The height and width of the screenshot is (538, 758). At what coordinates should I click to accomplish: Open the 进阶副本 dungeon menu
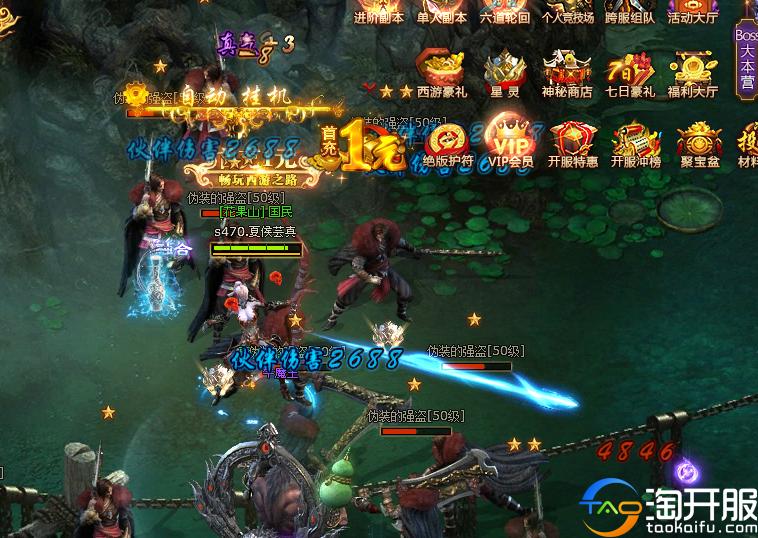[379, 12]
